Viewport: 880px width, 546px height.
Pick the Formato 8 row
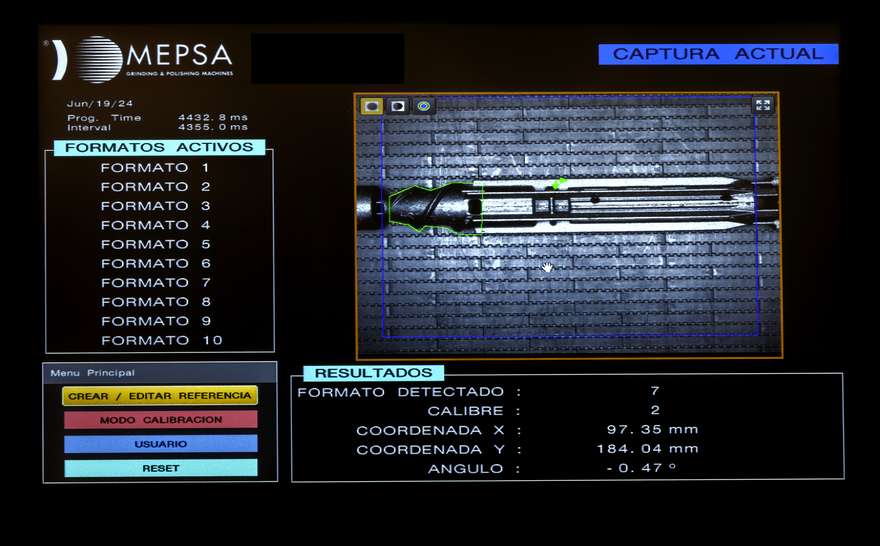tap(155, 302)
